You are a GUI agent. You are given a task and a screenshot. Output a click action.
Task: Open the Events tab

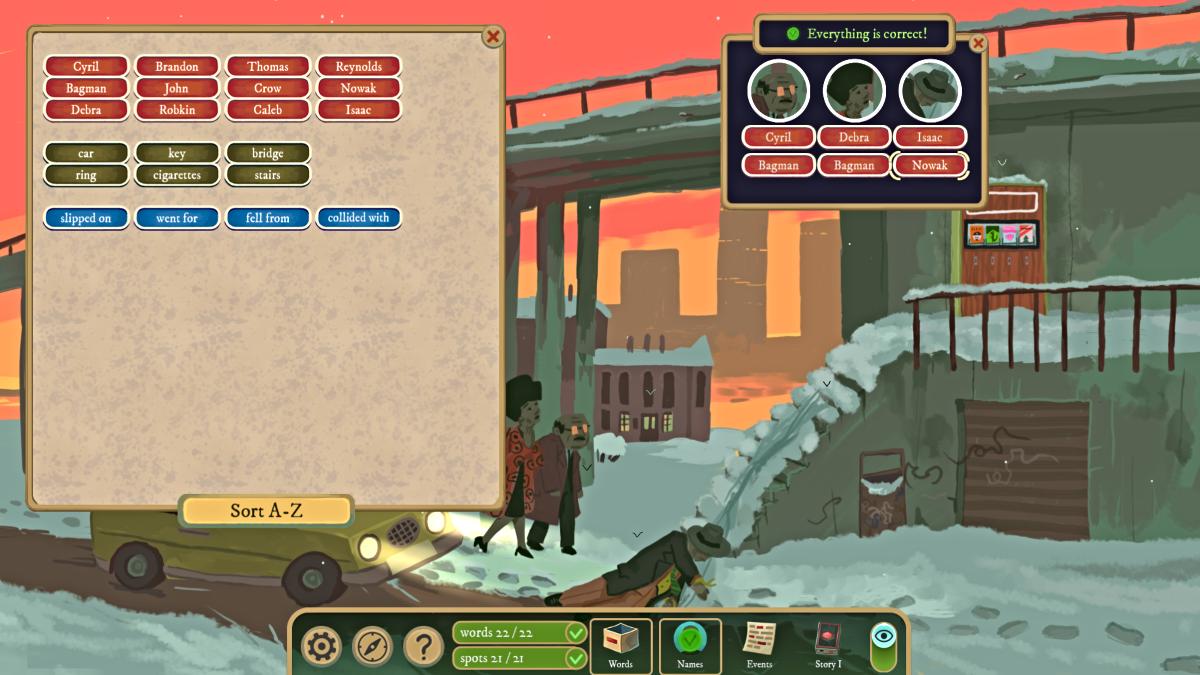point(759,645)
